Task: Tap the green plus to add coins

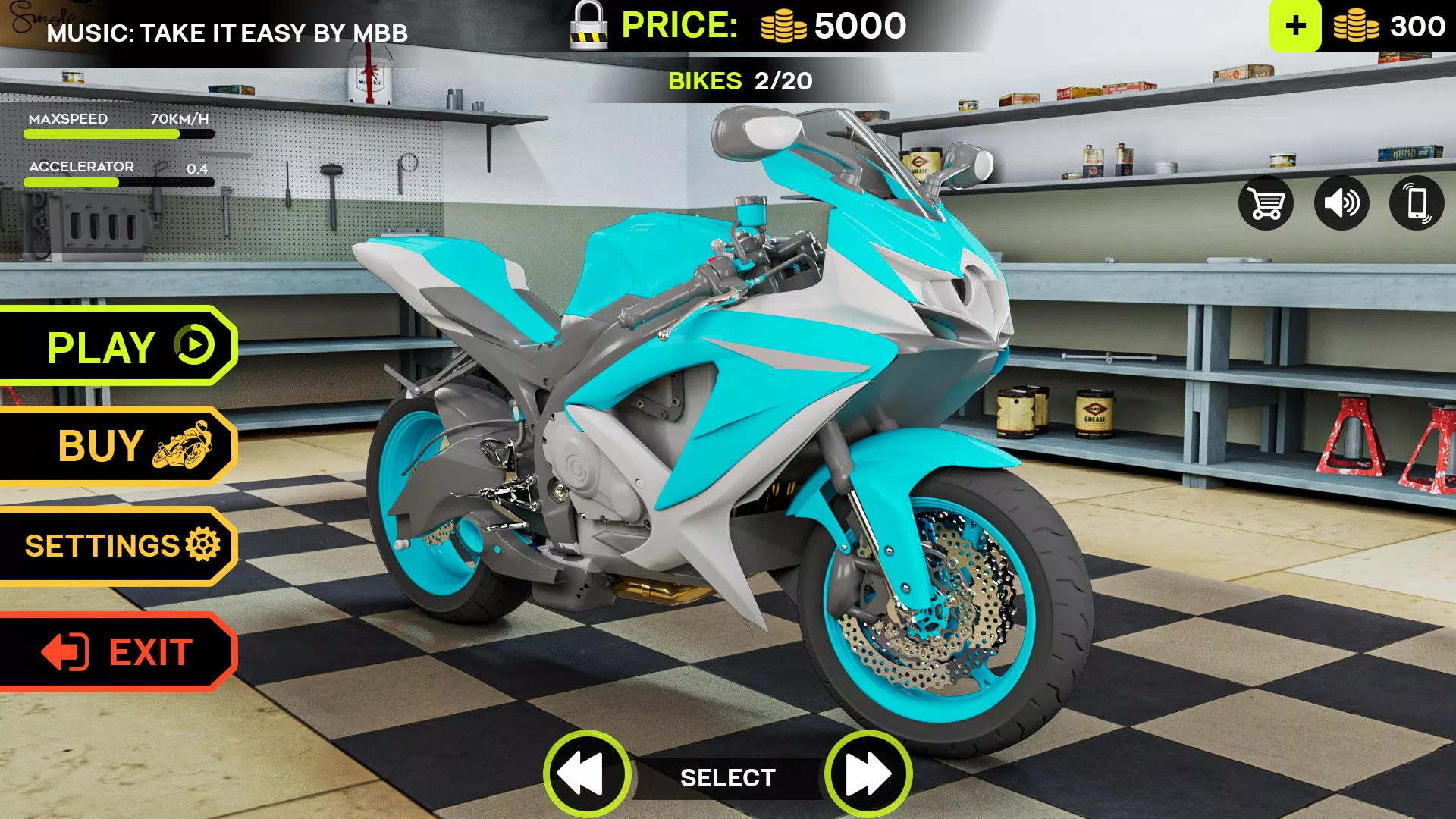Action: click(1295, 26)
